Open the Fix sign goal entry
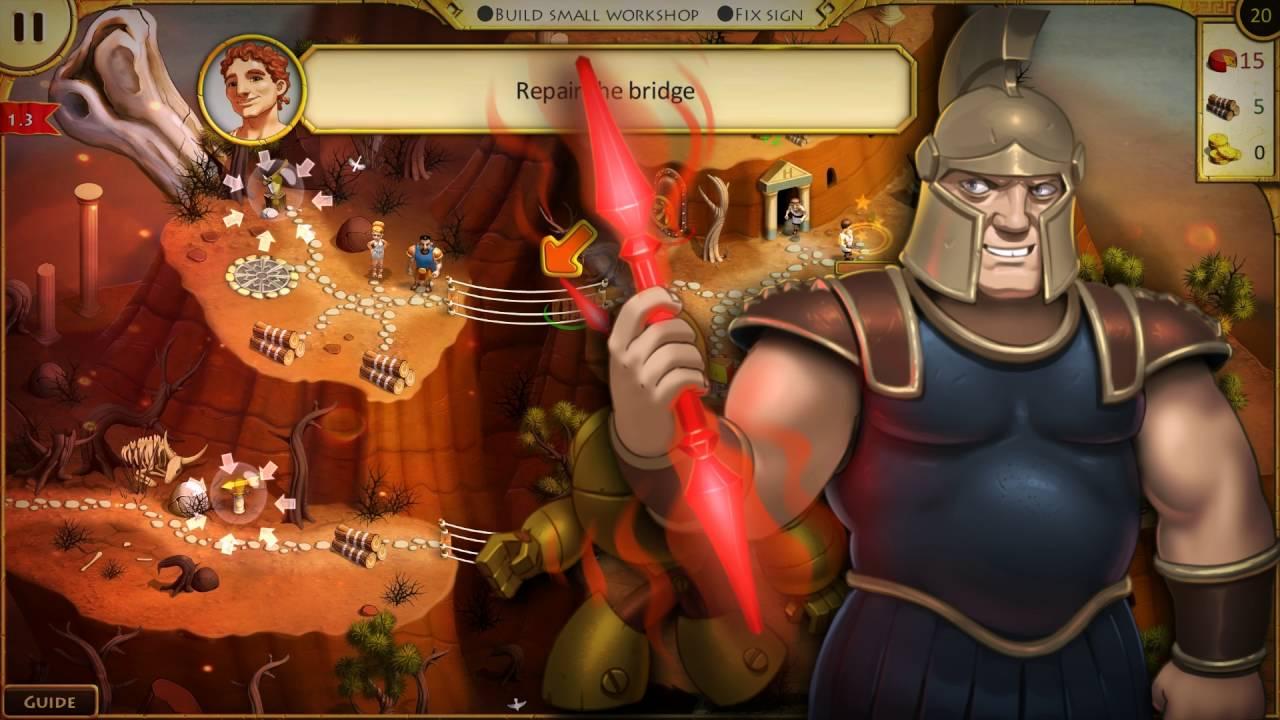 [769, 13]
